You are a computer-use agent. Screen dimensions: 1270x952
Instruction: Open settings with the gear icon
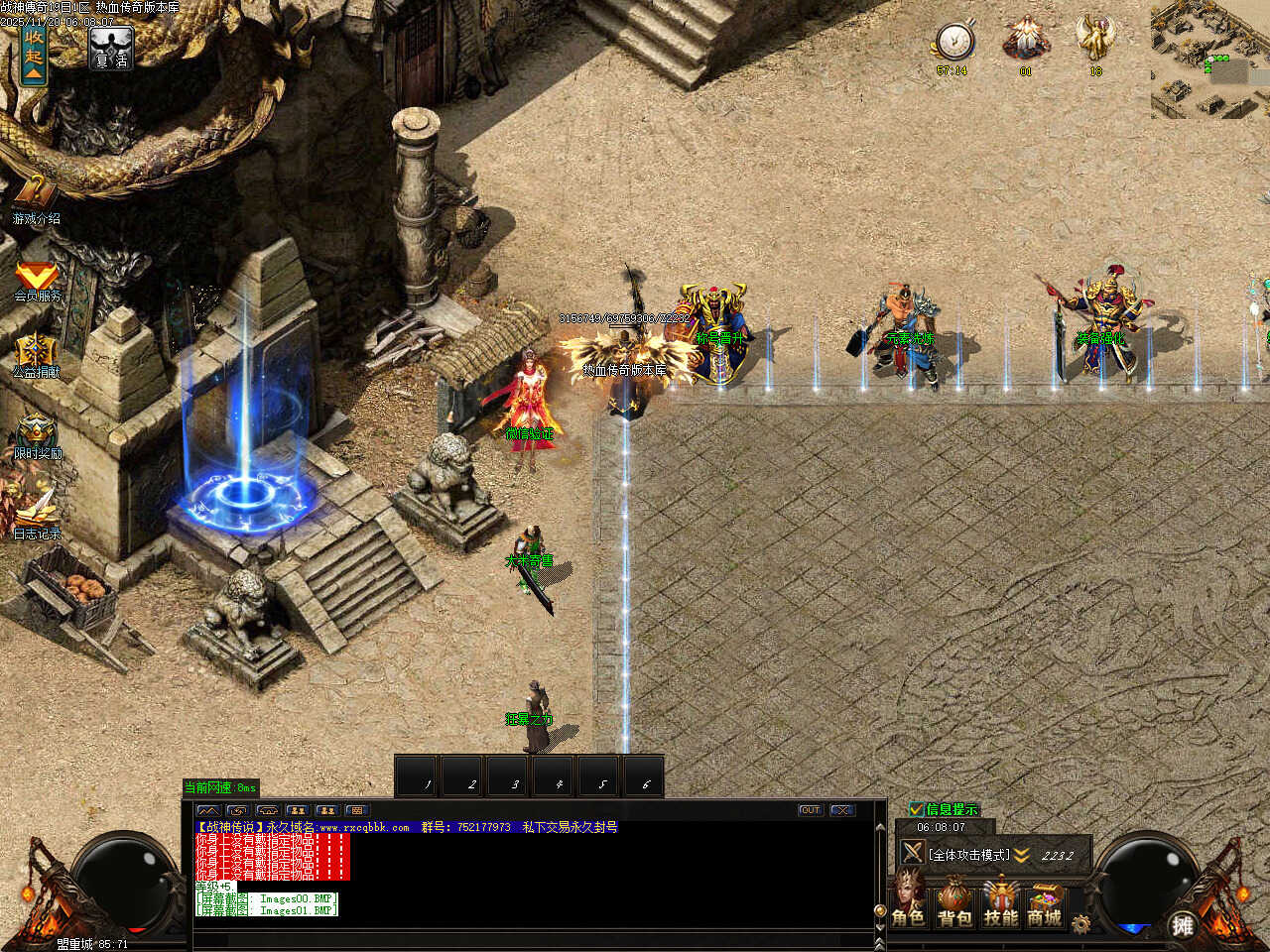click(x=1081, y=924)
